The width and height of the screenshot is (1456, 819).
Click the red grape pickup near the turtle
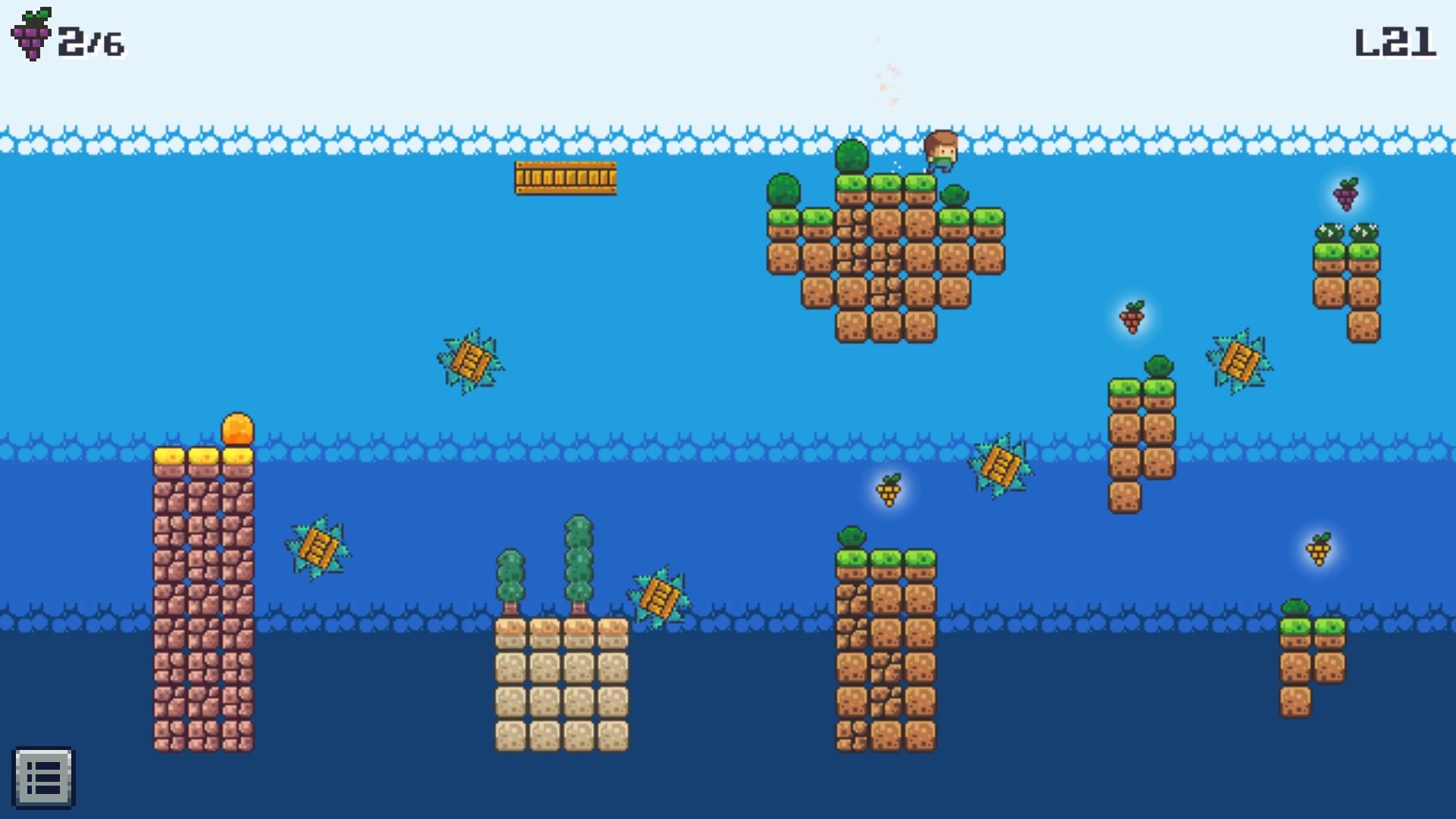(1131, 318)
